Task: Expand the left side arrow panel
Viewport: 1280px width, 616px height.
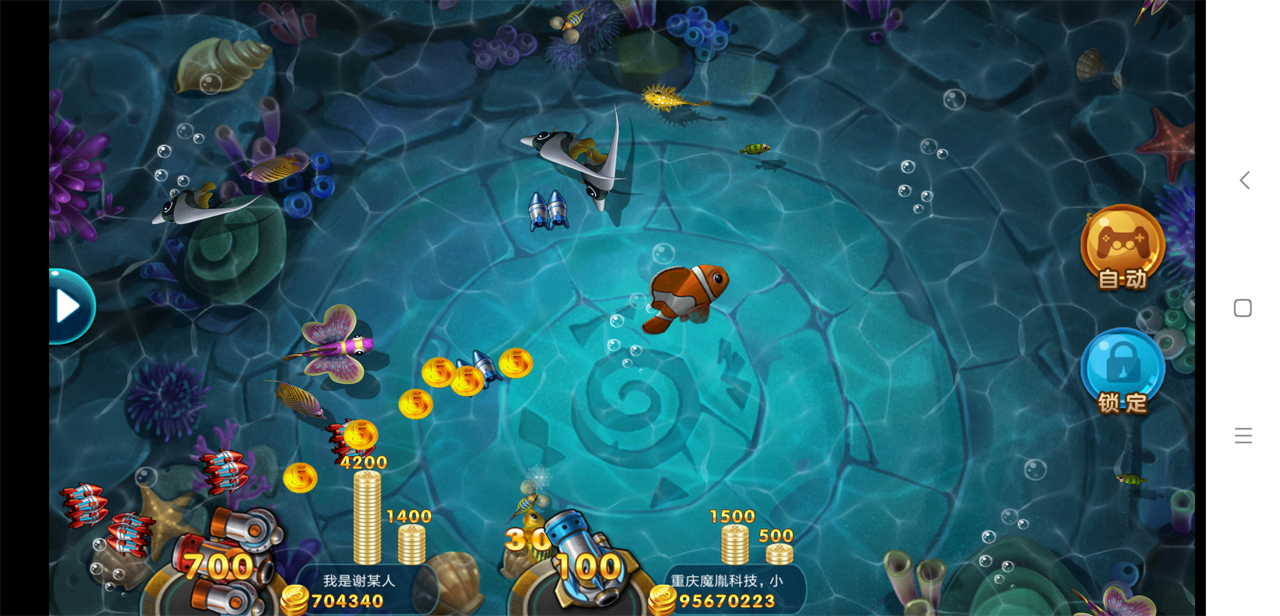Action: 69,306
